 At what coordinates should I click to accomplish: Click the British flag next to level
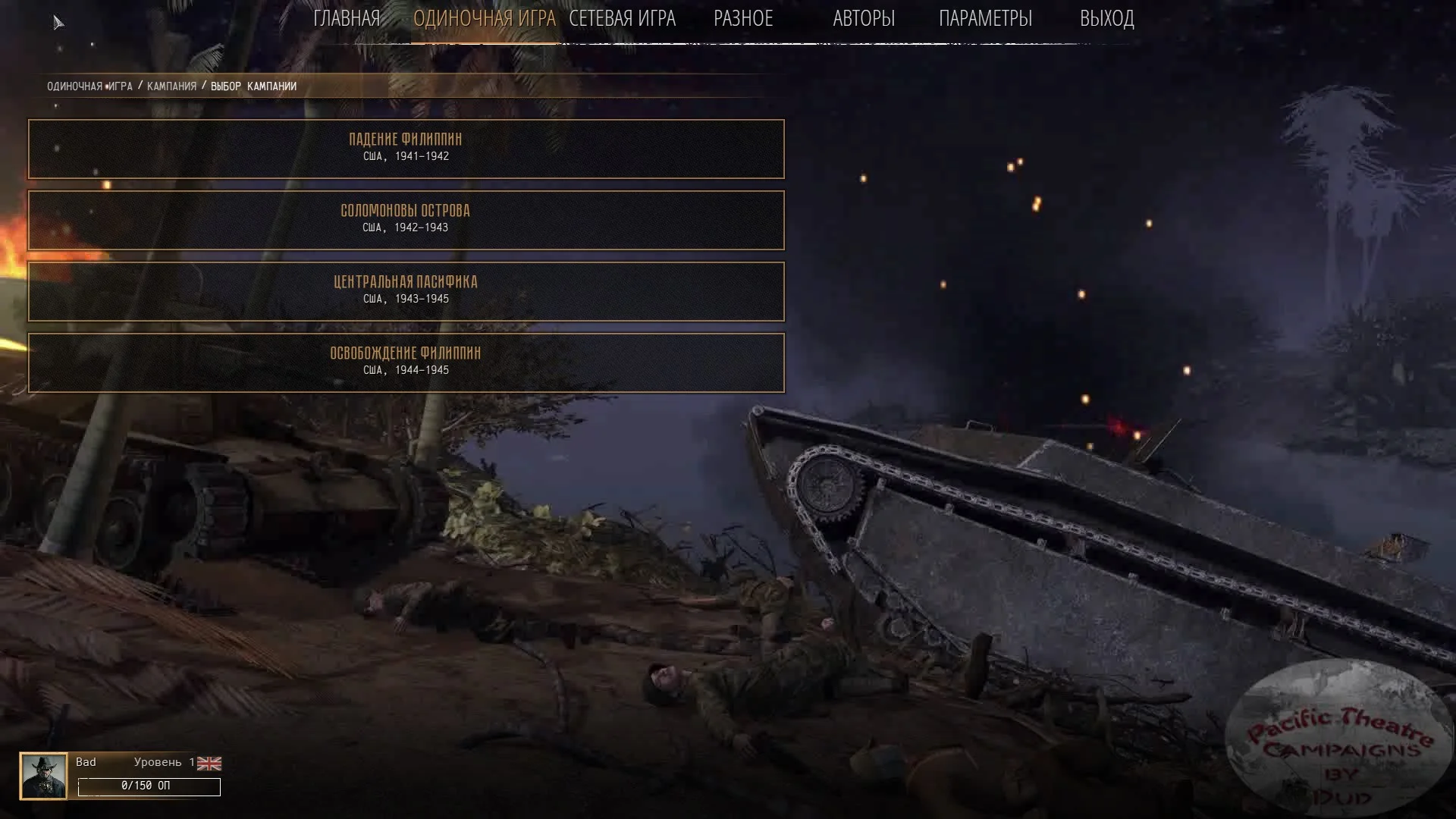[209, 764]
